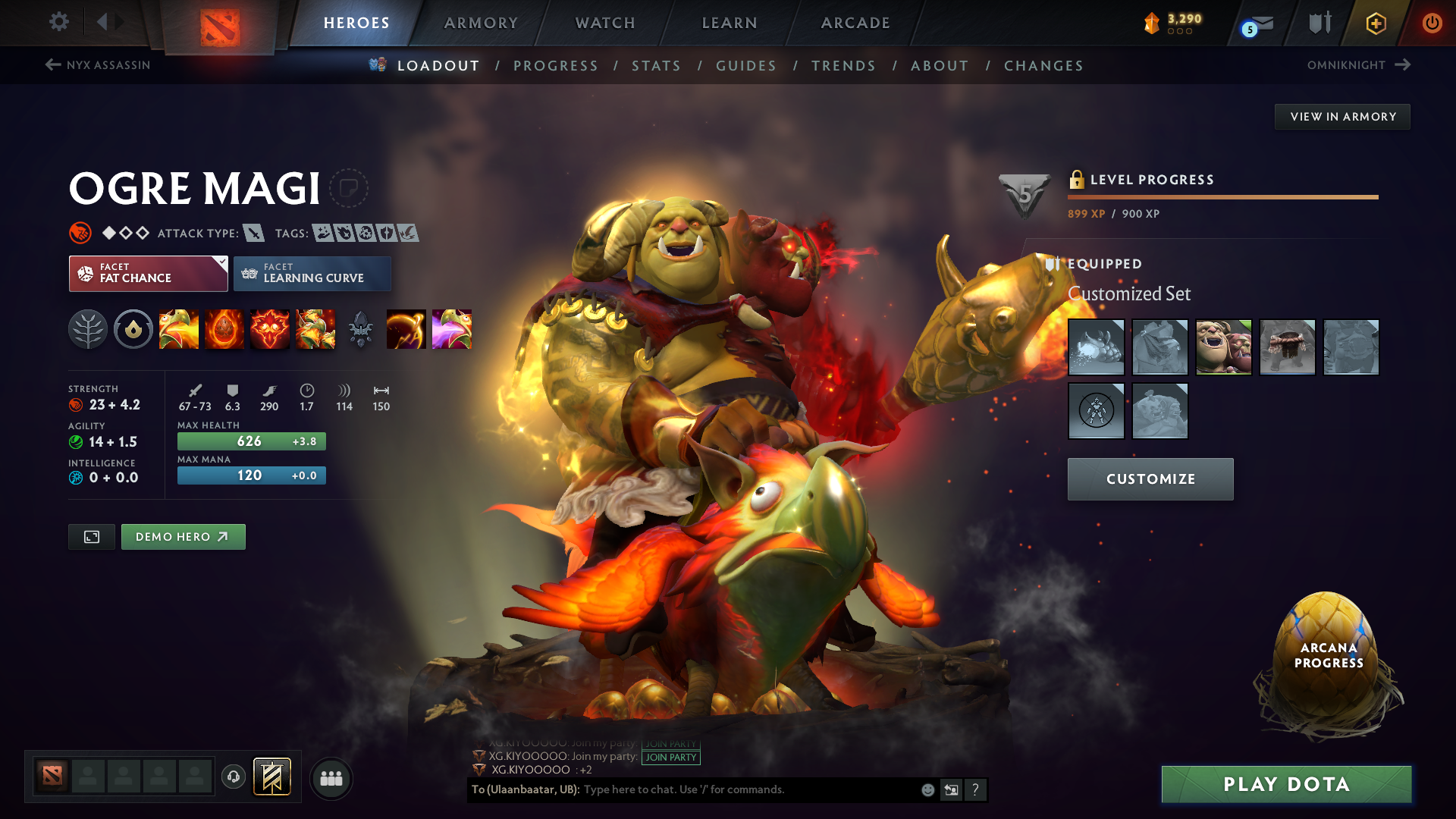Expand the Fat Chance facet dropdown arrow
This screenshot has width=1456, height=819.
click(221, 262)
